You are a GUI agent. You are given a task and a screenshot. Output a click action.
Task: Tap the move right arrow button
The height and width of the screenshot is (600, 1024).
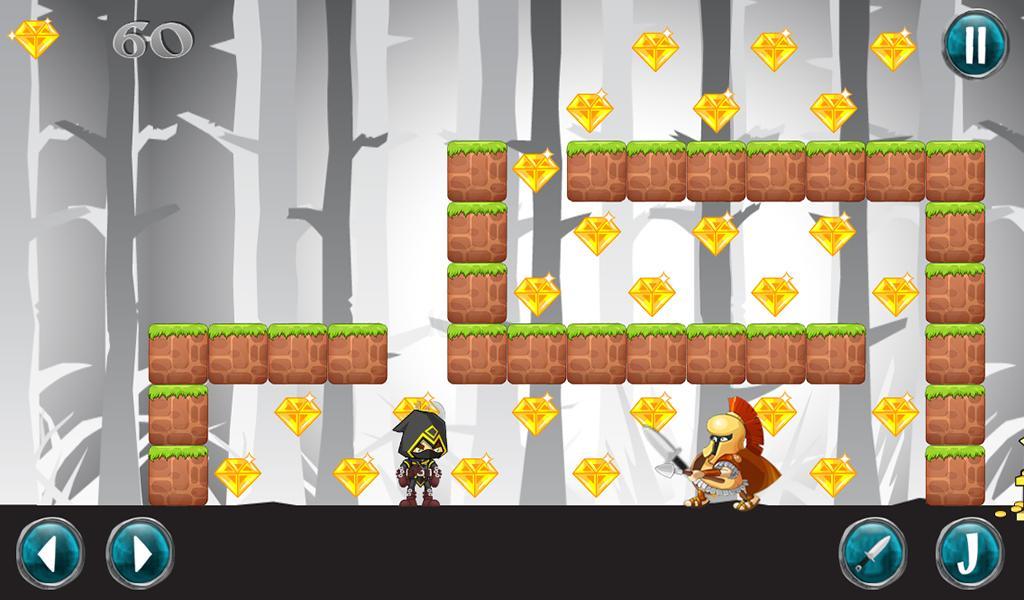[140, 553]
